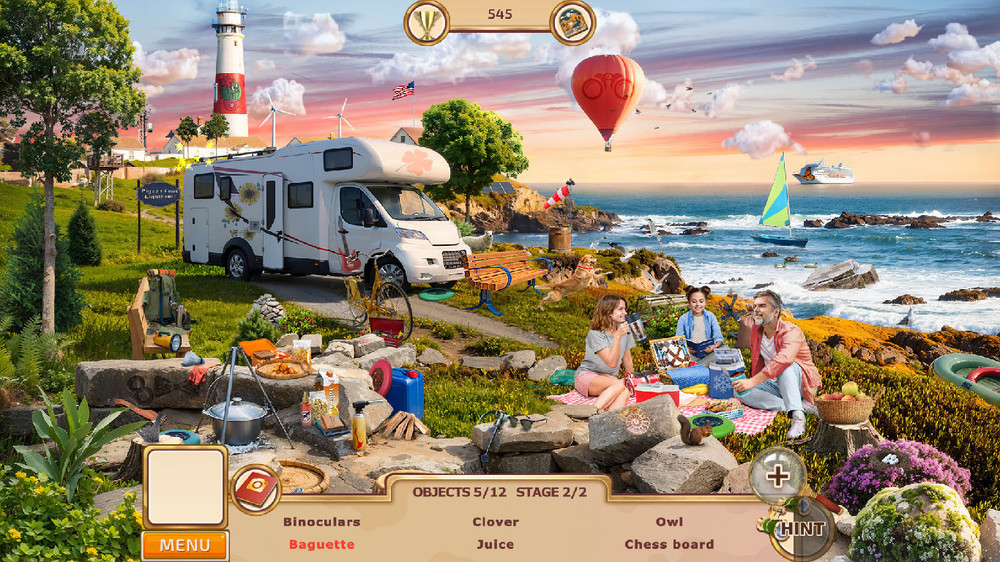Open the gold trophy achievements icon
The height and width of the screenshot is (562, 1000).
click(427, 22)
